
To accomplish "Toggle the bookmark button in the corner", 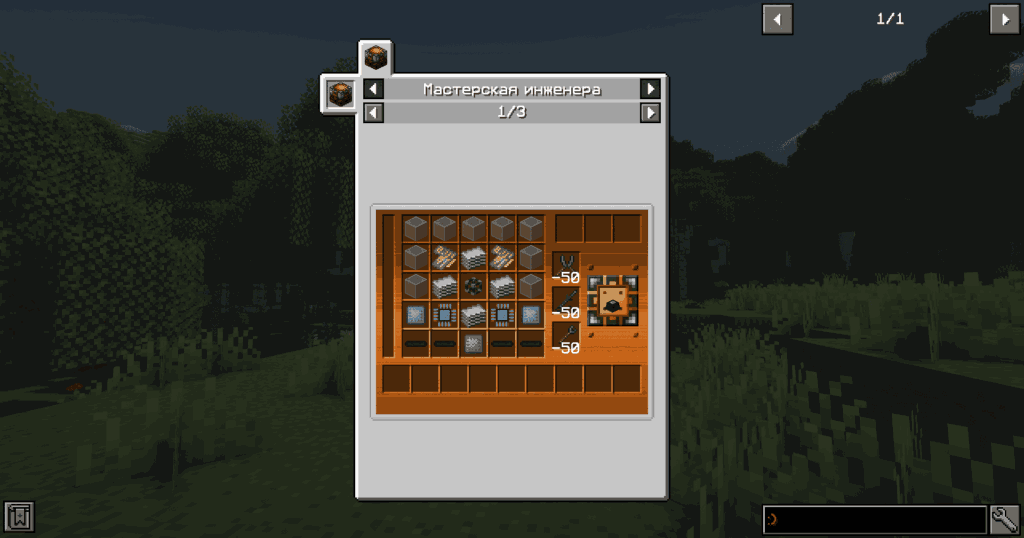I will [19, 517].
